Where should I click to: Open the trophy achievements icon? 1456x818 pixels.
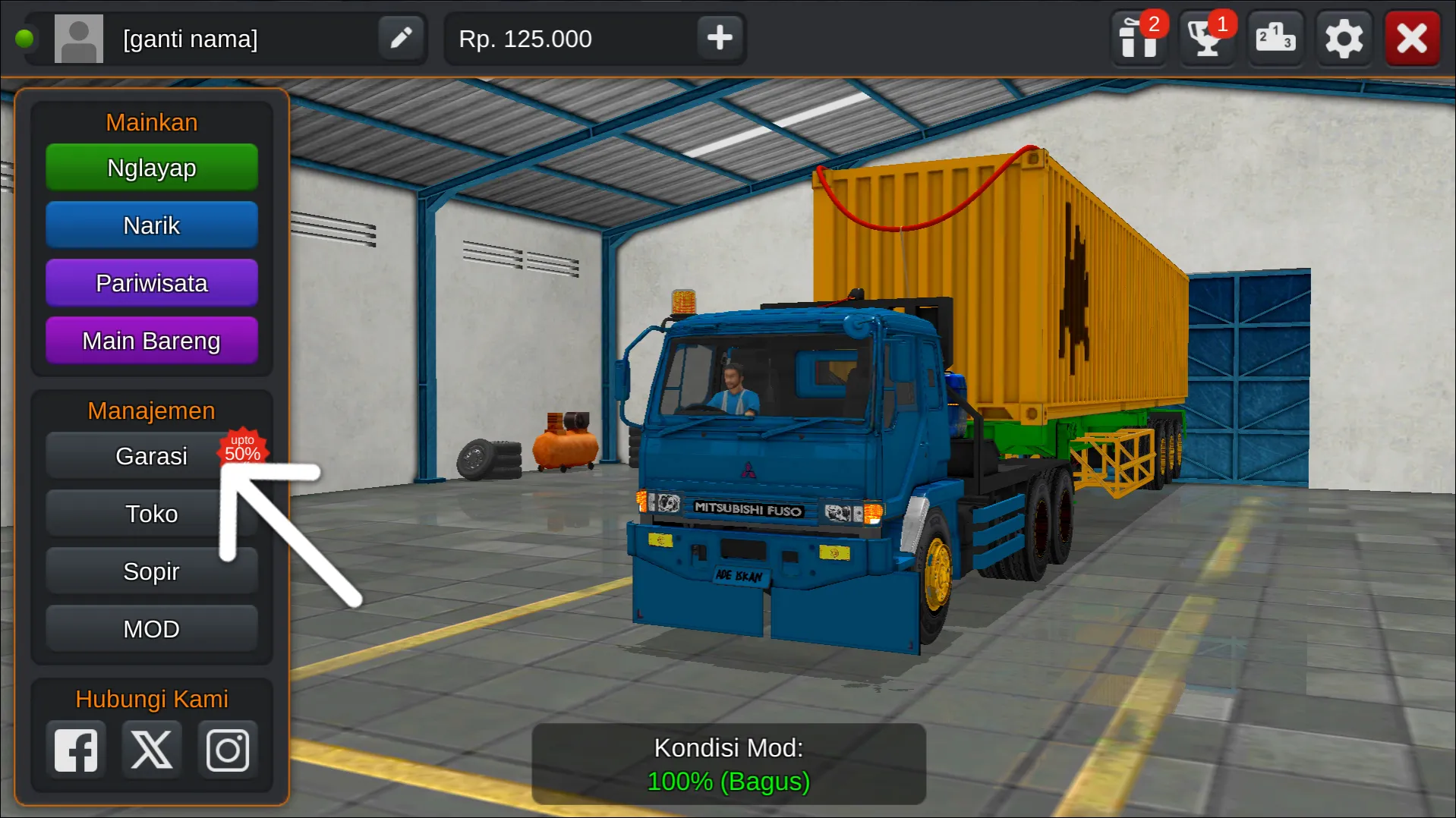pos(1207,38)
